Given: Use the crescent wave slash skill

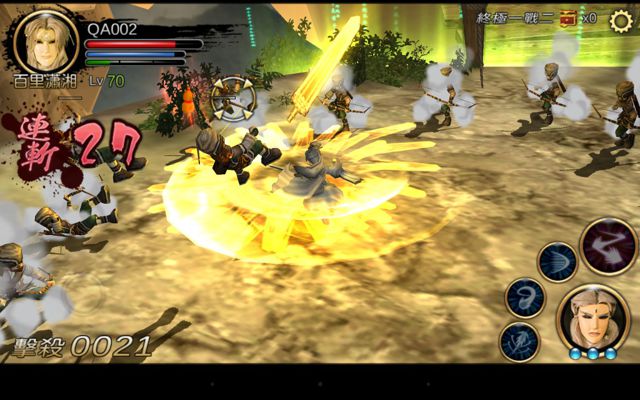Looking at the screenshot, I should click(x=557, y=262).
